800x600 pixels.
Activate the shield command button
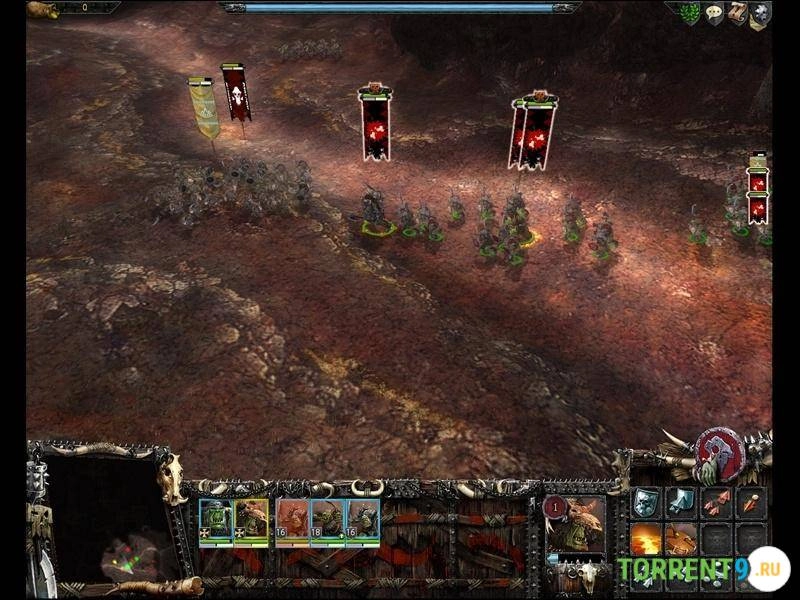646,503
